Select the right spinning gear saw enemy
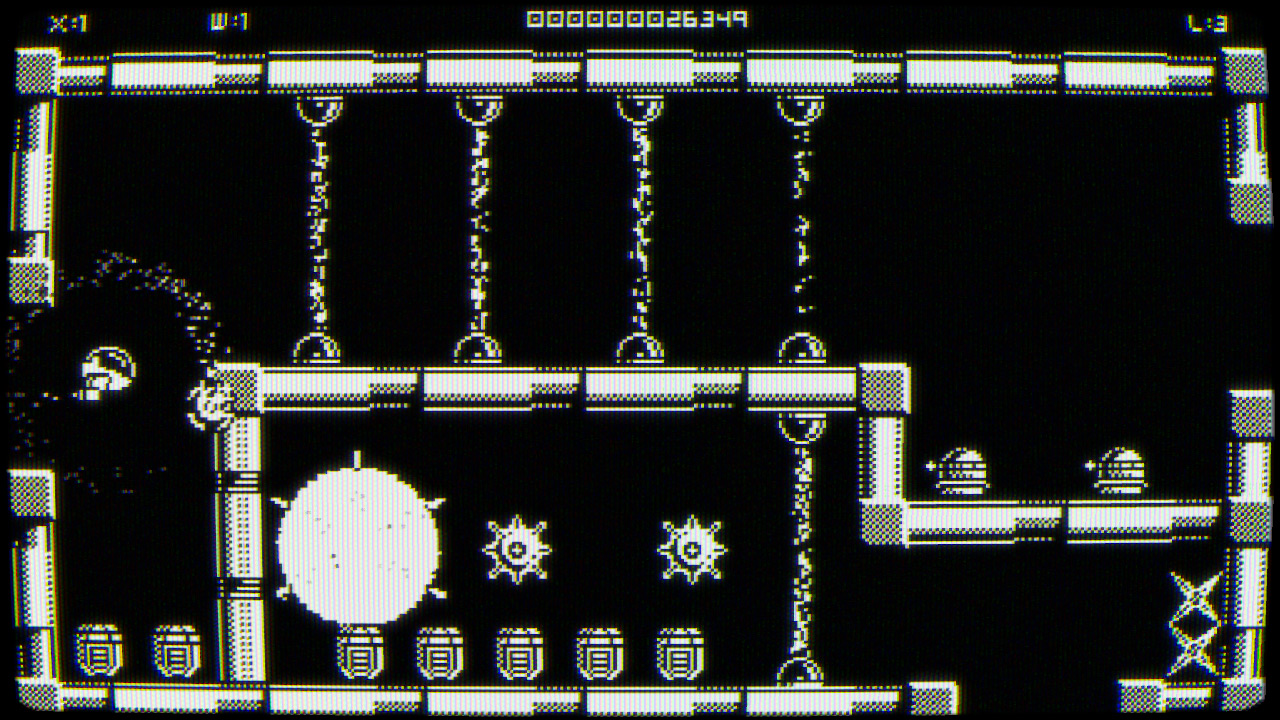Viewport: 1280px width, 720px height. (x=692, y=547)
